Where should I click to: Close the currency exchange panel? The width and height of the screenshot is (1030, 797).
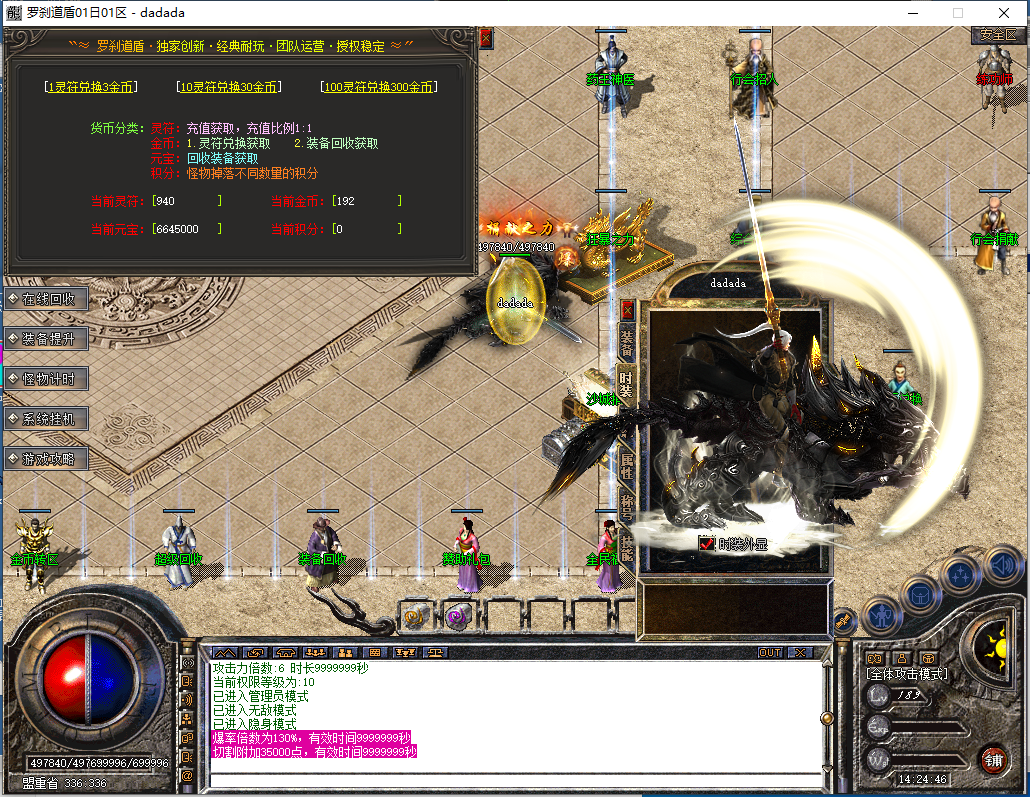click(x=486, y=39)
